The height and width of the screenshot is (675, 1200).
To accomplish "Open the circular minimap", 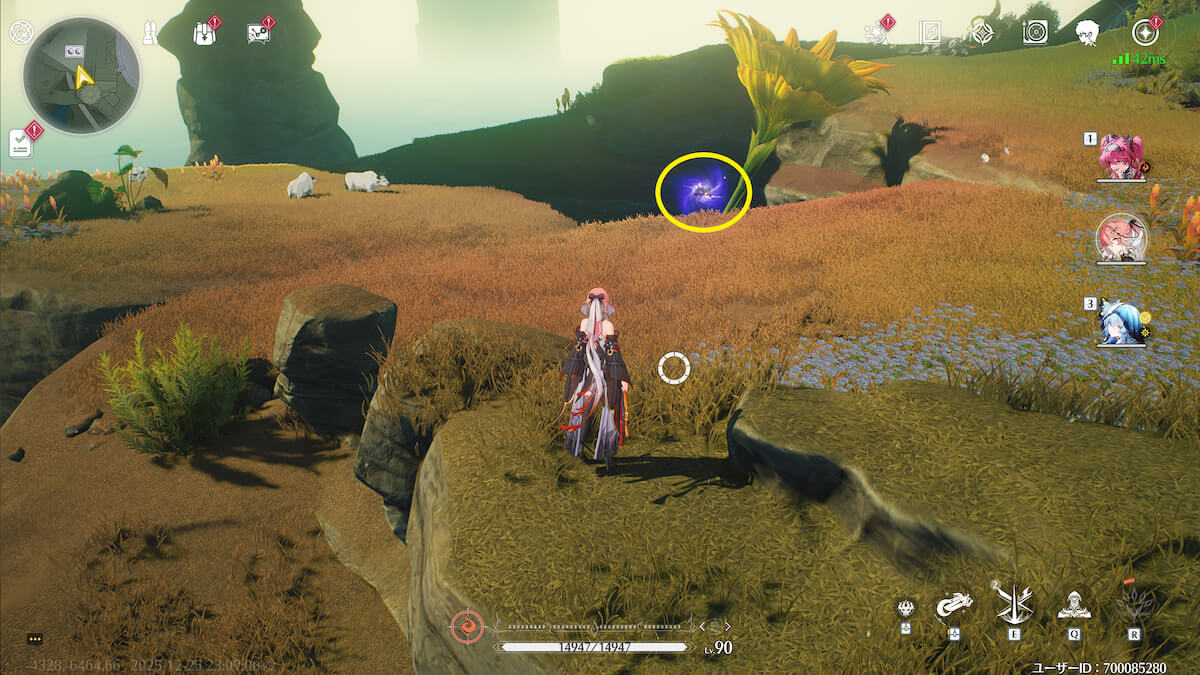I will pos(82,76).
